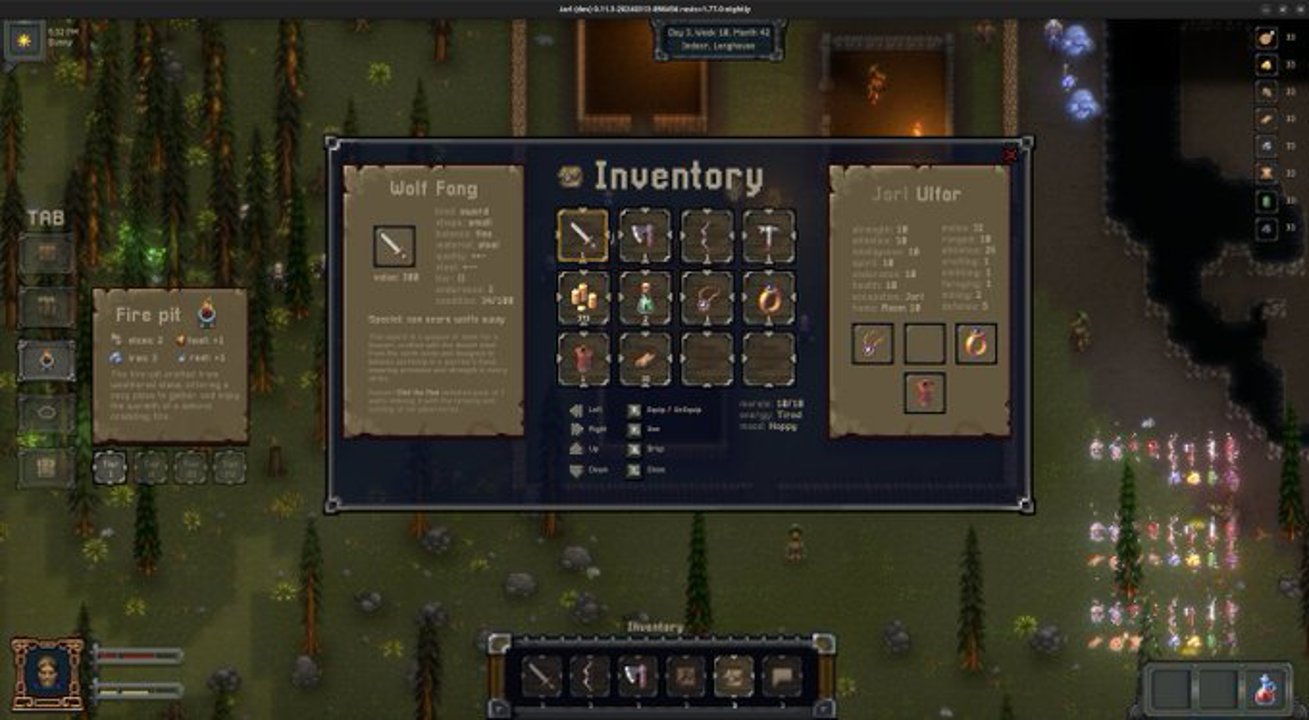Screen dimensions: 1309x720
Task: Choose the bow in the inventory grid
Action: [x=707, y=236]
